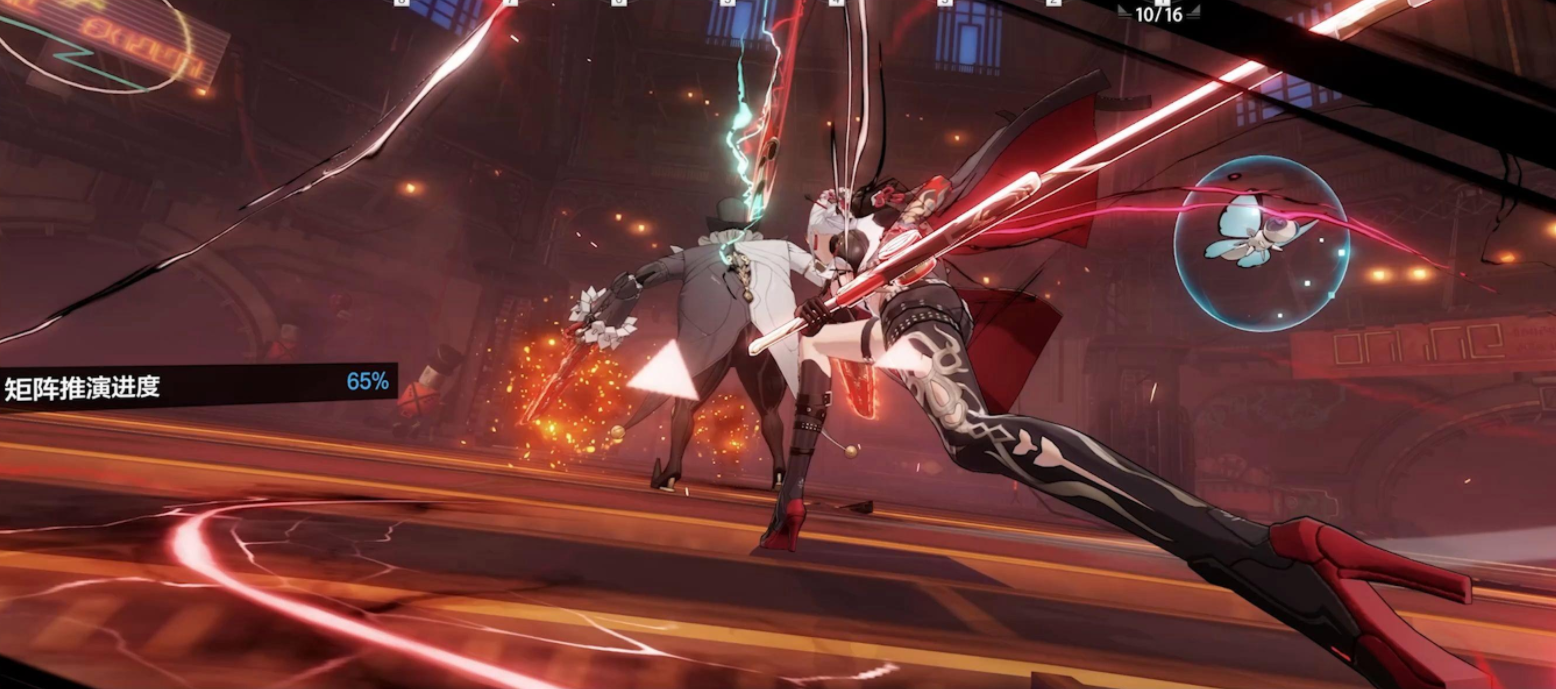Select the 矩阵推演进度 progress tracker
Viewport: 1556px width, 689px height.
click(x=197, y=385)
